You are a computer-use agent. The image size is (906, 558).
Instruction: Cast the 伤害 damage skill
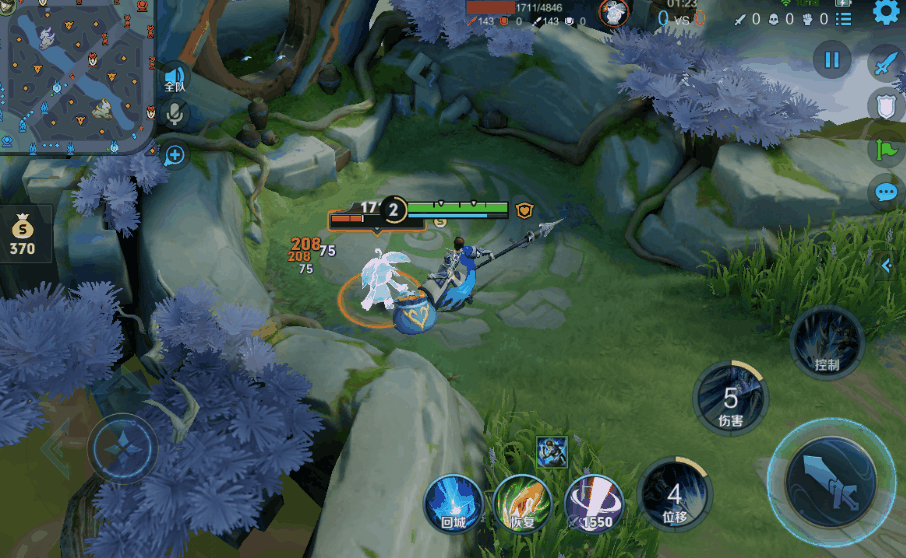point(731,399)
